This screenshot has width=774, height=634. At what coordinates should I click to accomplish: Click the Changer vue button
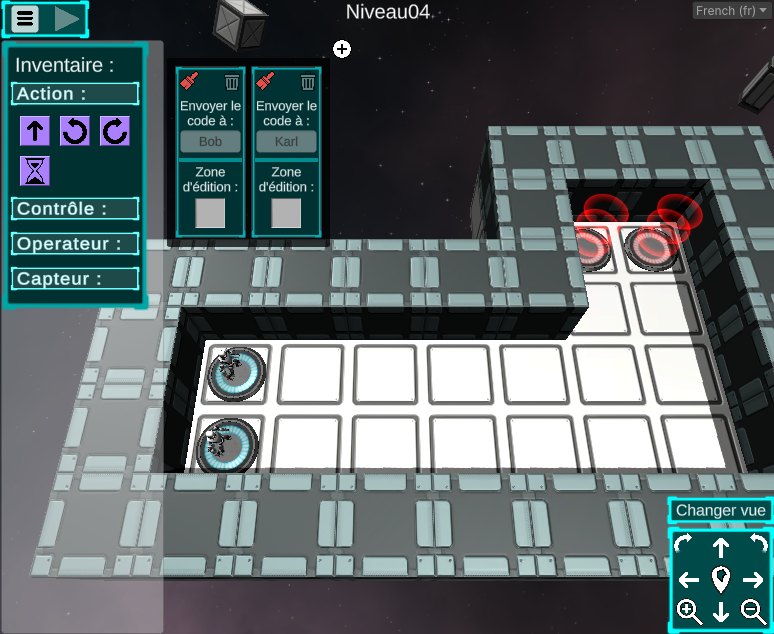pos(720,510)
